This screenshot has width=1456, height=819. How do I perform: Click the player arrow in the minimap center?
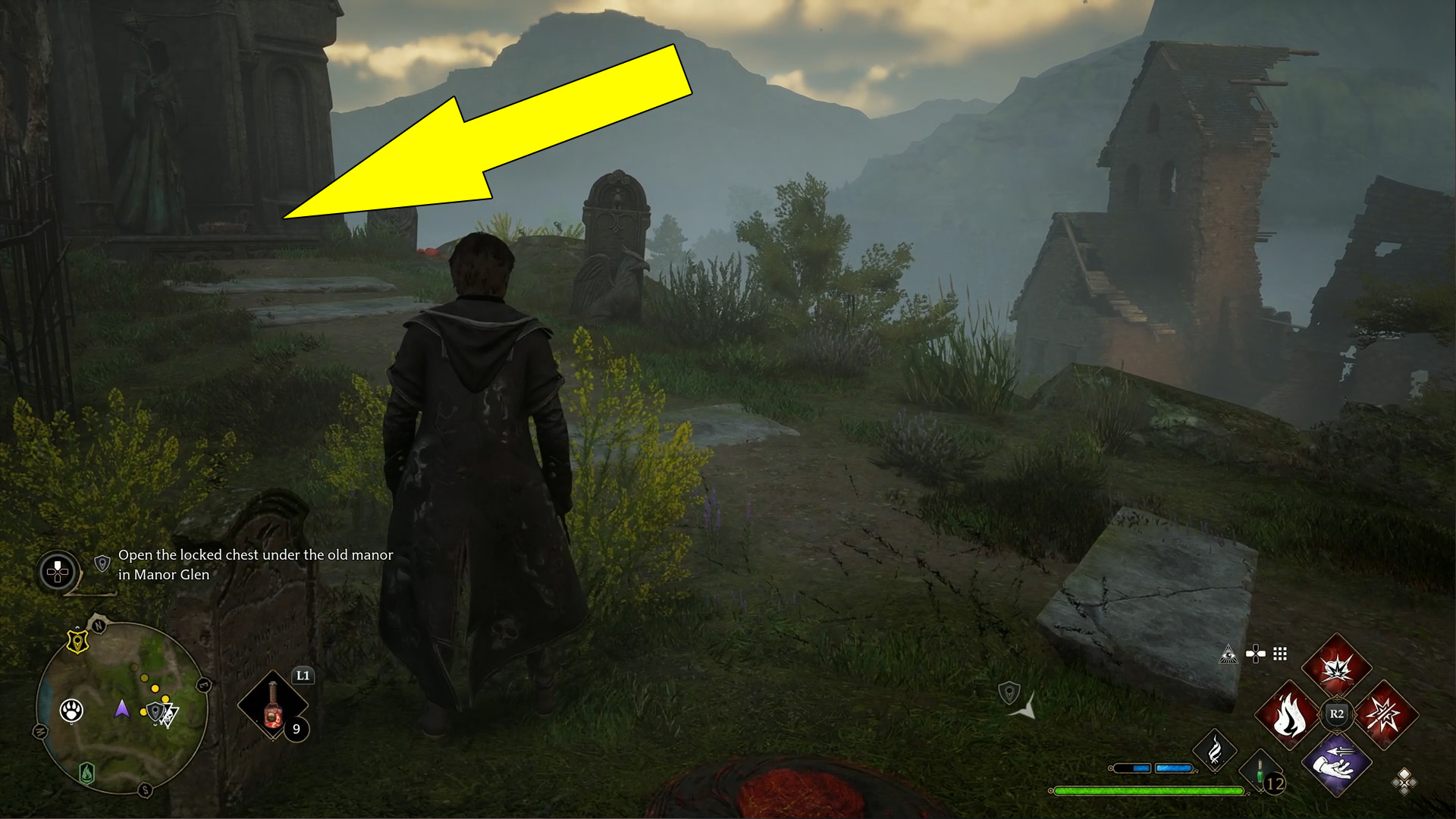click(122, 711)
